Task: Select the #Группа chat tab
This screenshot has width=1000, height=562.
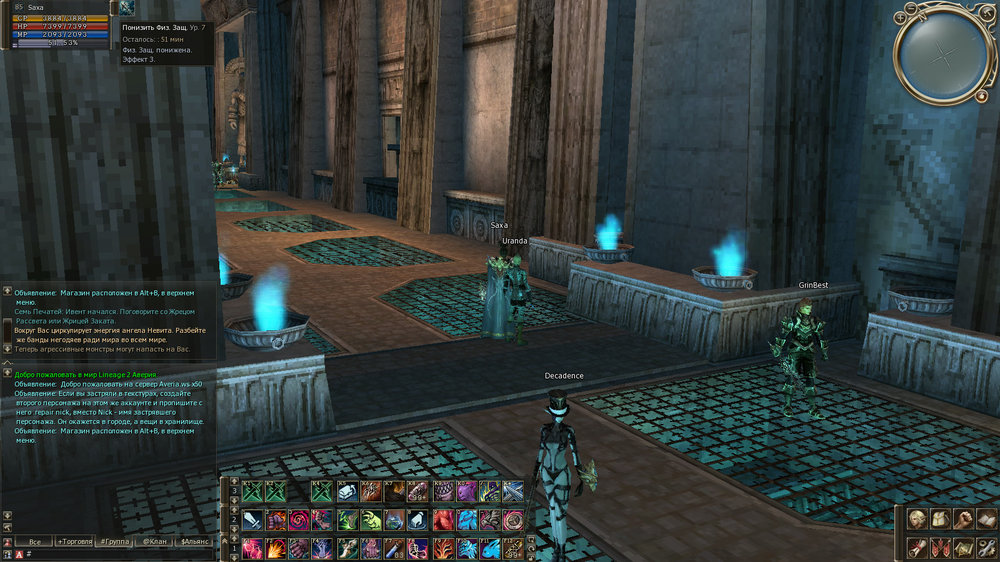Action: [113, 541]
